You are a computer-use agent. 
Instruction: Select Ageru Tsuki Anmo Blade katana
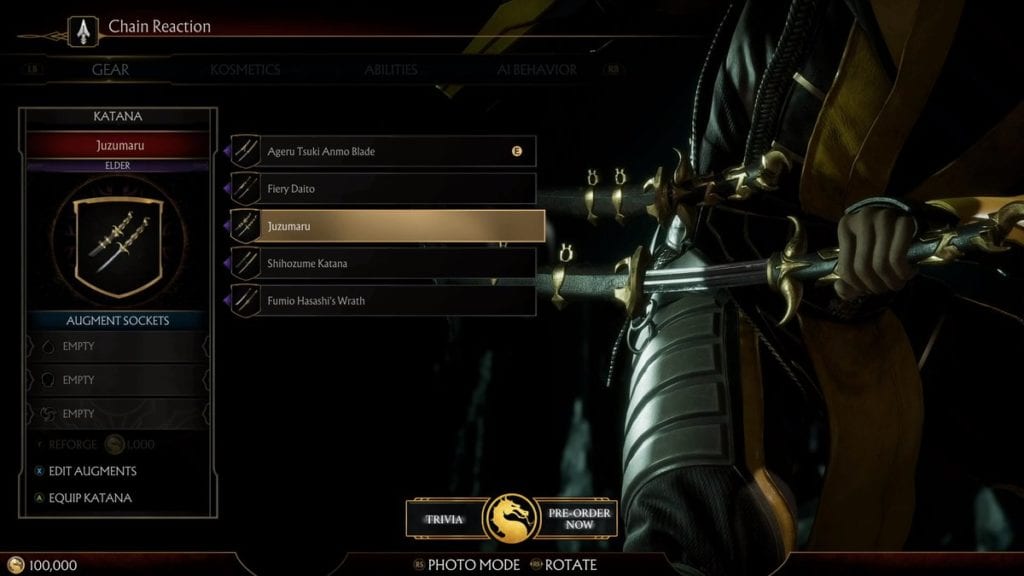(384, 151)
